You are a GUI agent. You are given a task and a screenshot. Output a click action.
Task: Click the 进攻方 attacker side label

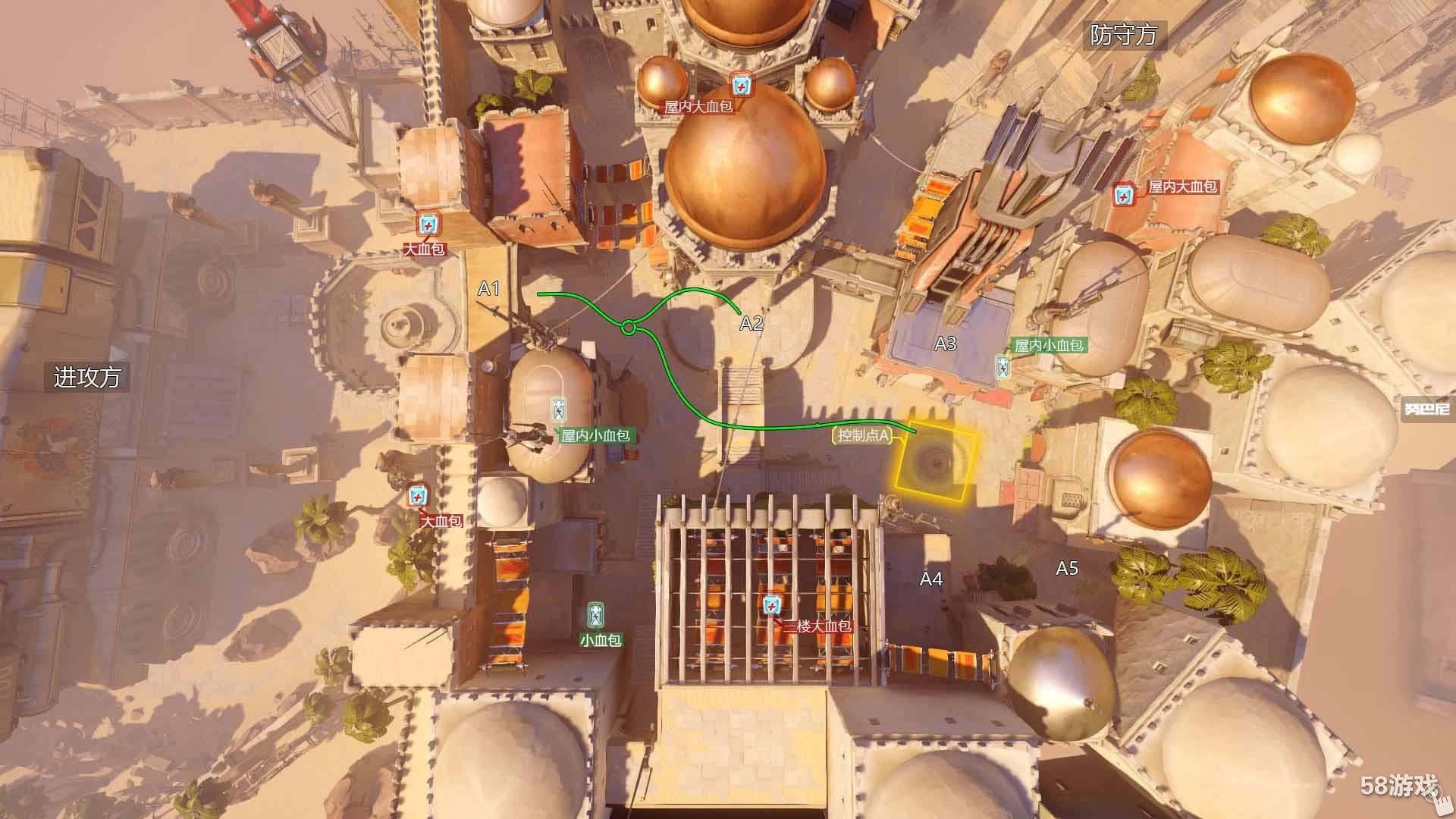point(86,377)
